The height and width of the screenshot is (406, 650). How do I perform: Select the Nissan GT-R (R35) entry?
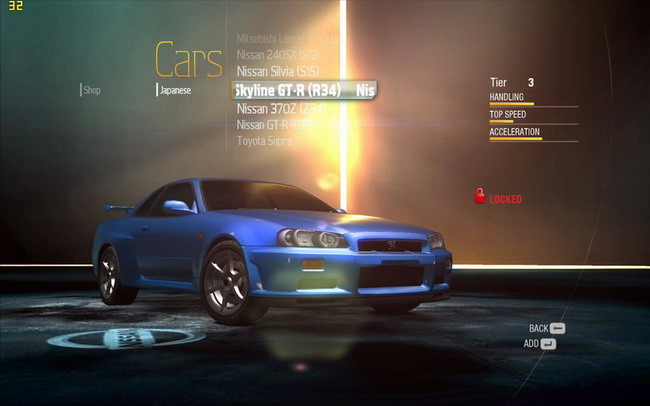pyautogui.click(x=279, y=125)
